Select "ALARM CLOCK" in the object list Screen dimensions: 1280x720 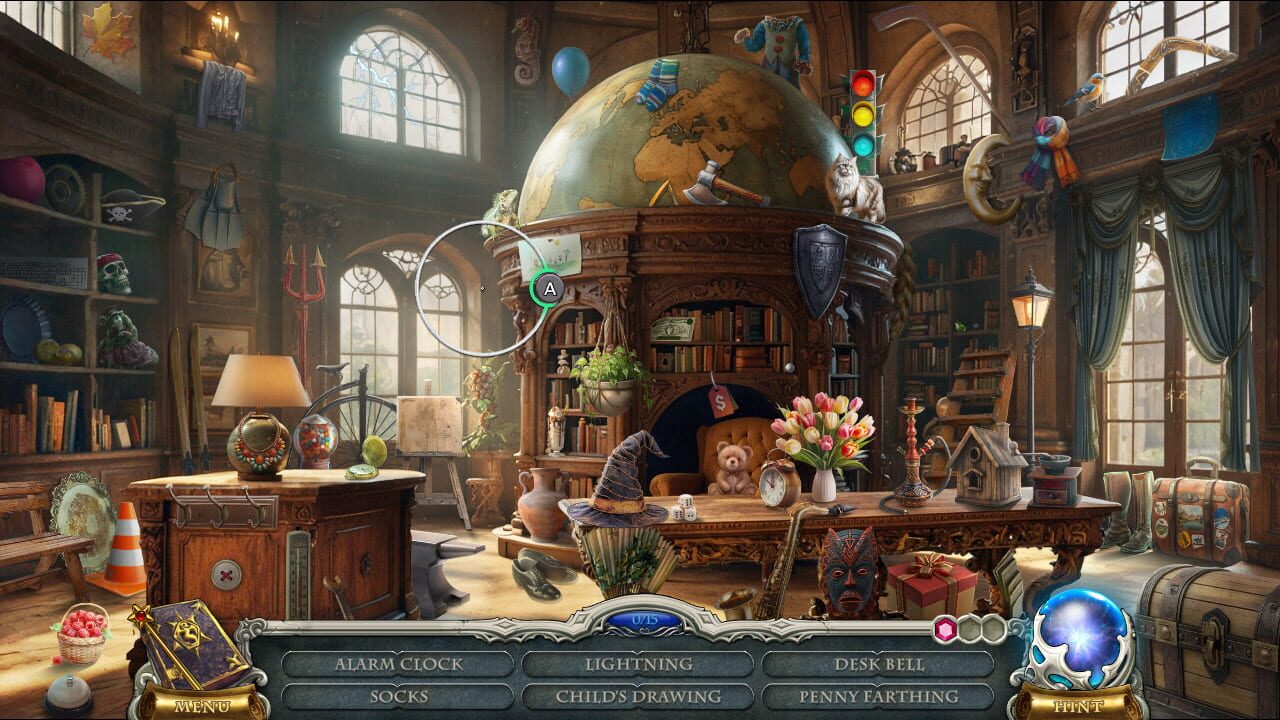pos(398,662)
